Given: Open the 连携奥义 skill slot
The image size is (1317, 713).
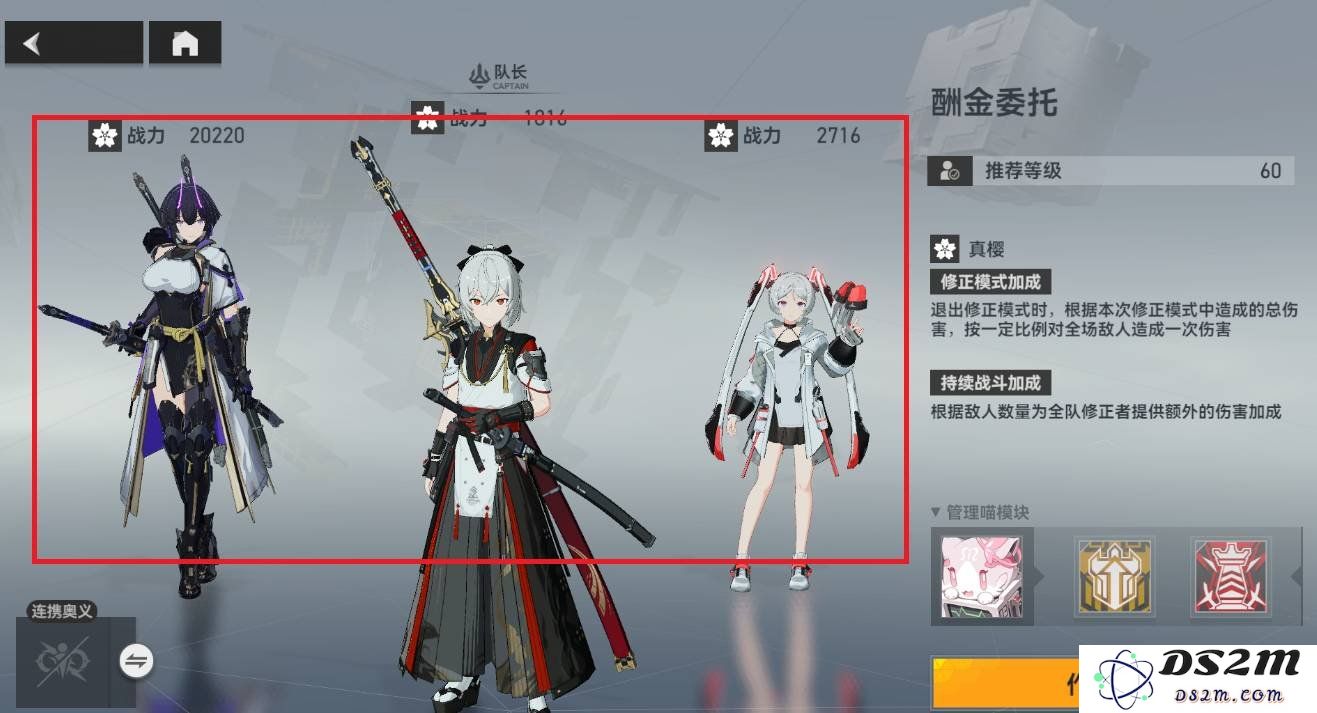Looking at the screenshot, I should pos(64,661).
